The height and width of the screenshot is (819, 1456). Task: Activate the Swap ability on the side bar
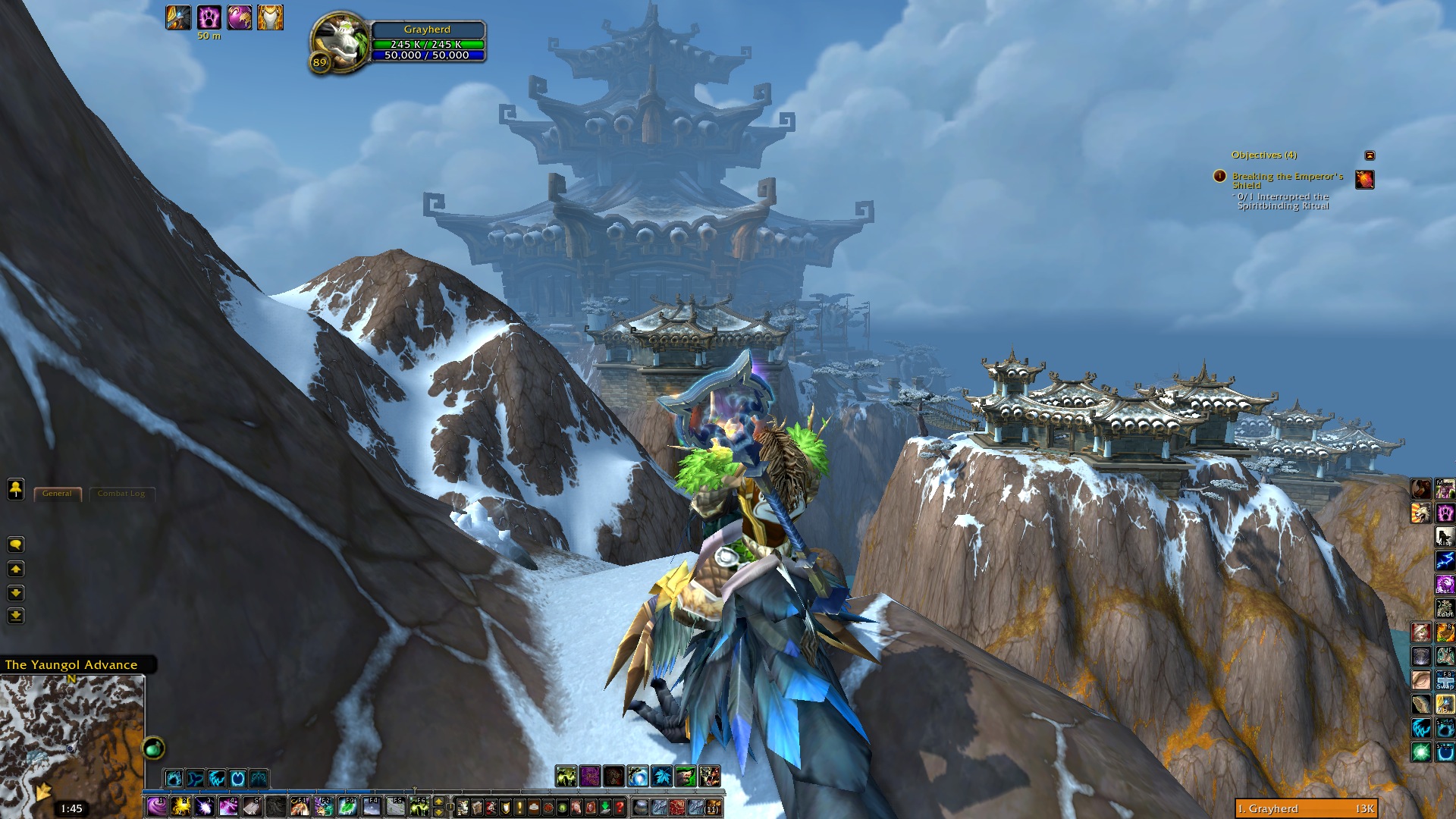click(1445, 679)
